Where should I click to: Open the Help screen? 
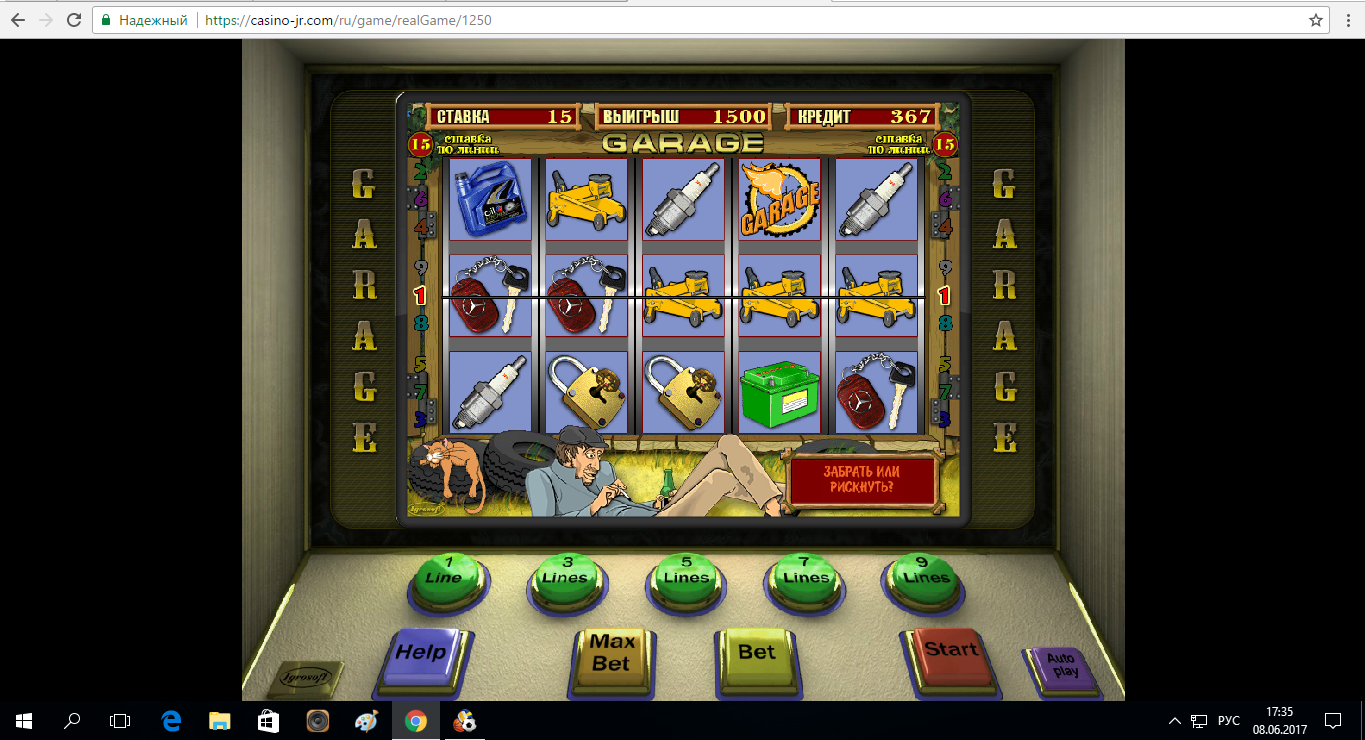coord(424,657)
